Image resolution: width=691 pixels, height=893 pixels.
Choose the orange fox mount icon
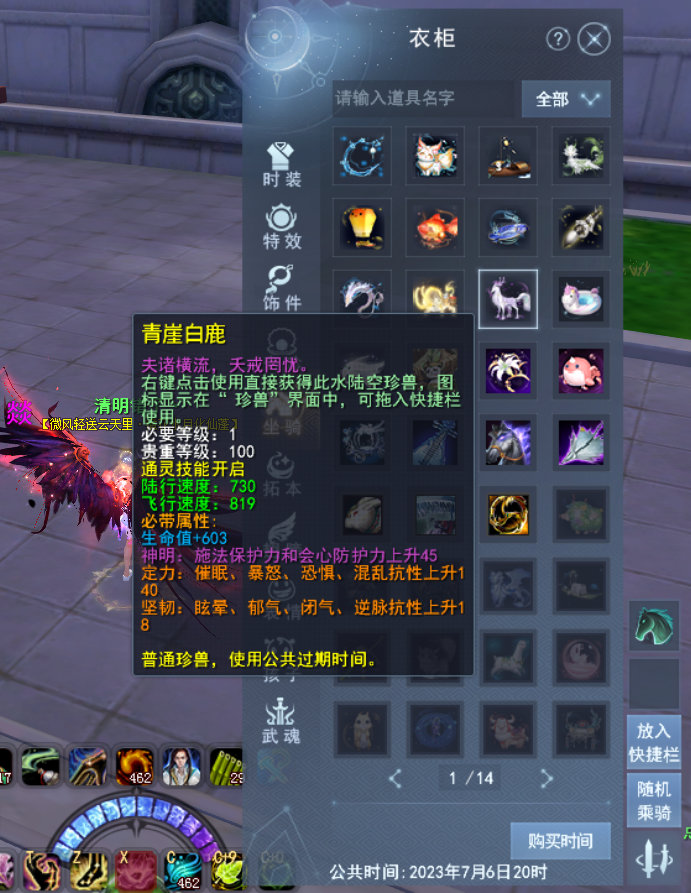pyautogui.click(x=435, y=155)
